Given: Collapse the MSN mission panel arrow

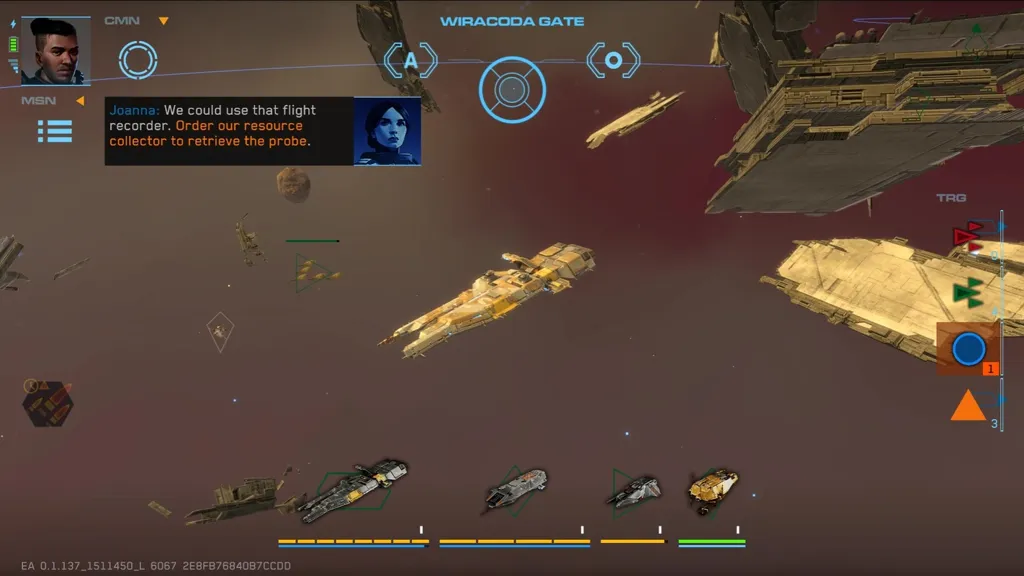Looking at the screenshot, I should tap(80, 100).
